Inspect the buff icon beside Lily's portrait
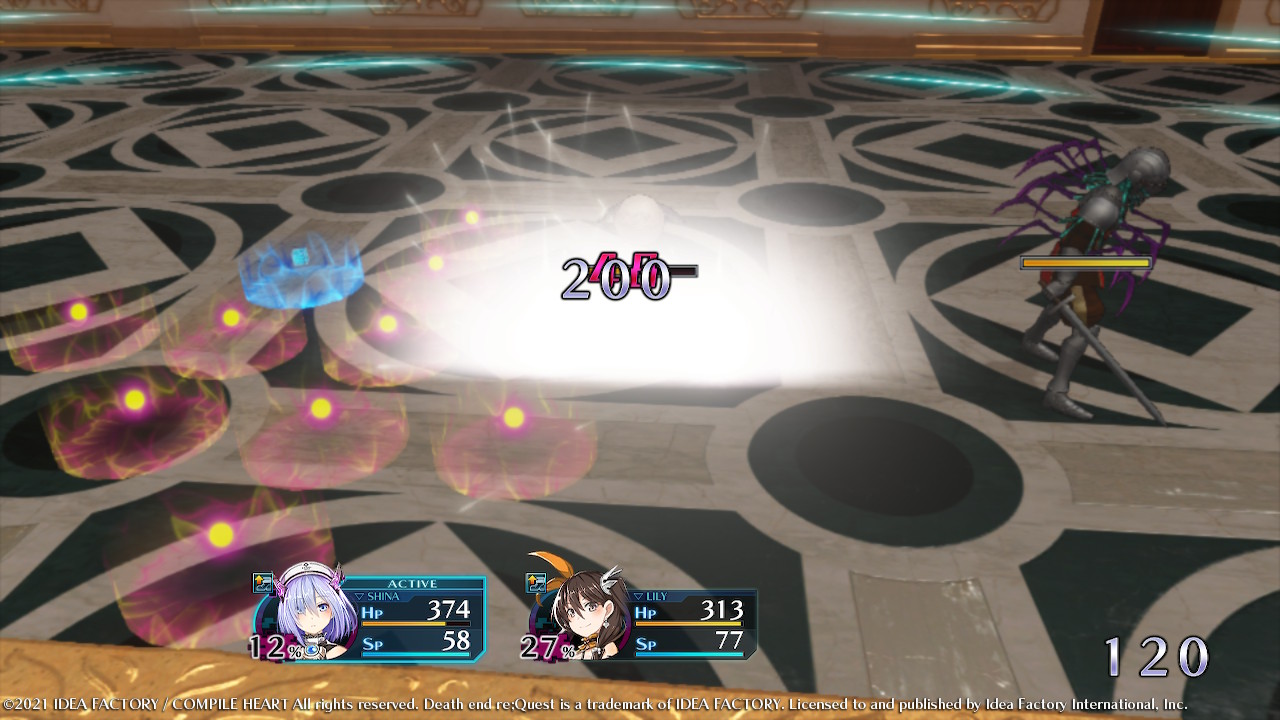 (x=537, y=583)
